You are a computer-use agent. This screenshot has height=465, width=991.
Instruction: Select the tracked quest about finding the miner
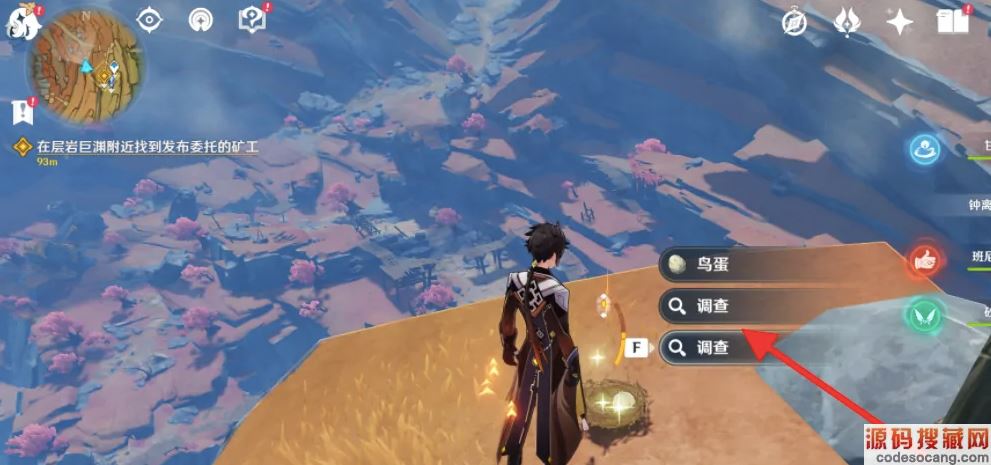(x=145, y=147)
